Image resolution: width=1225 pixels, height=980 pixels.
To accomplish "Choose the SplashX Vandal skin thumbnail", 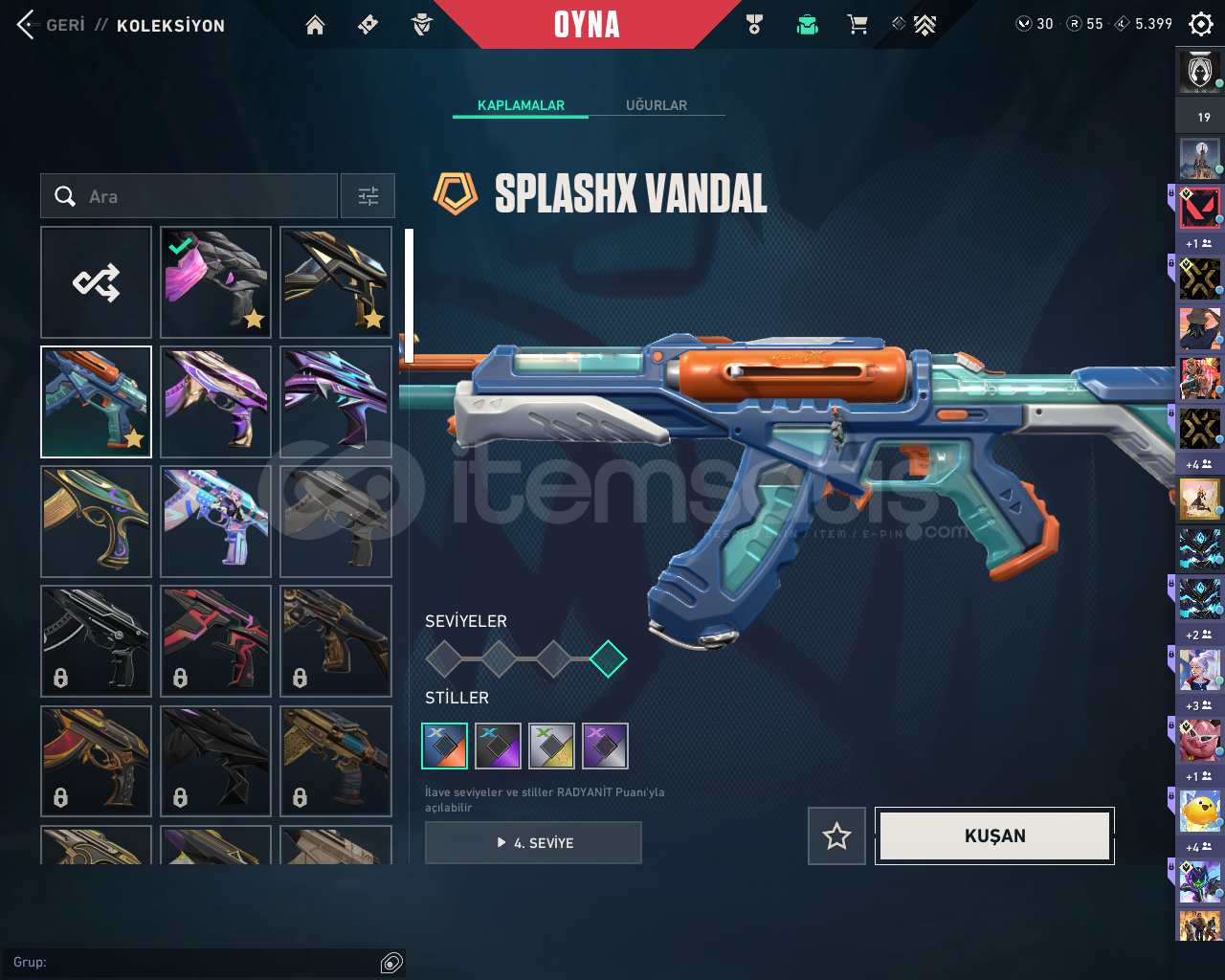I will click(x=97, y=402).
